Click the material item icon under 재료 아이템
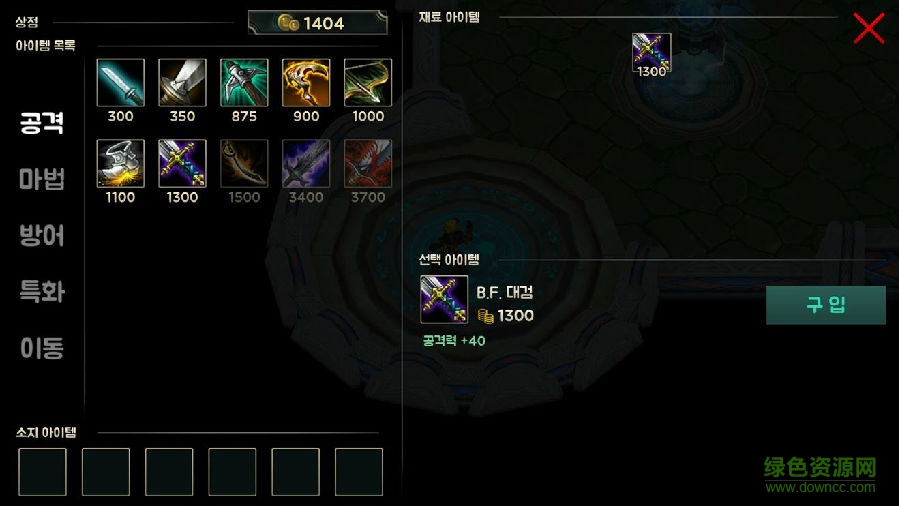Image resolution: width=899 pixels, height=506 pixels. (651, 52)
